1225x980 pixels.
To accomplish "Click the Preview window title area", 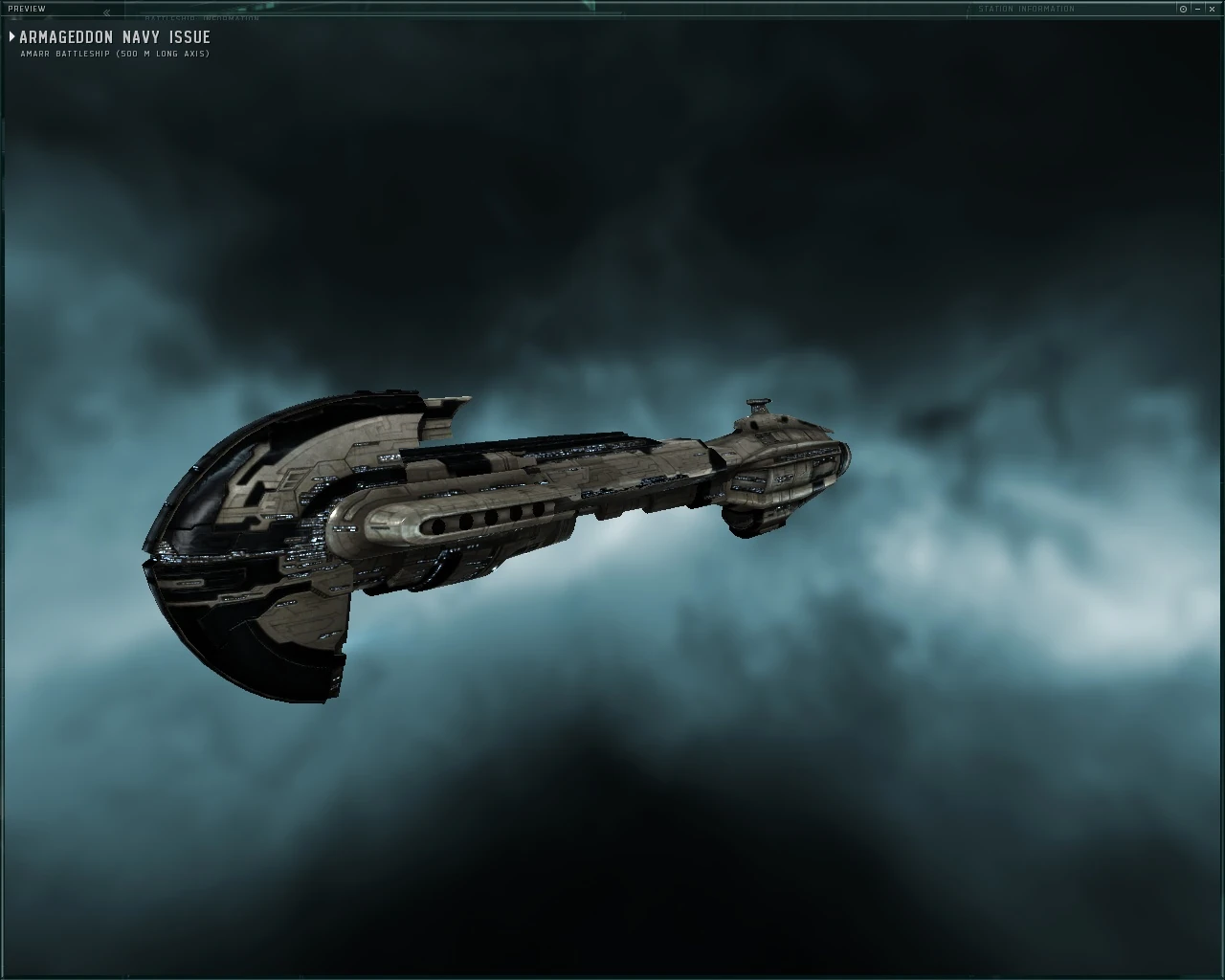I will point(27,8).
